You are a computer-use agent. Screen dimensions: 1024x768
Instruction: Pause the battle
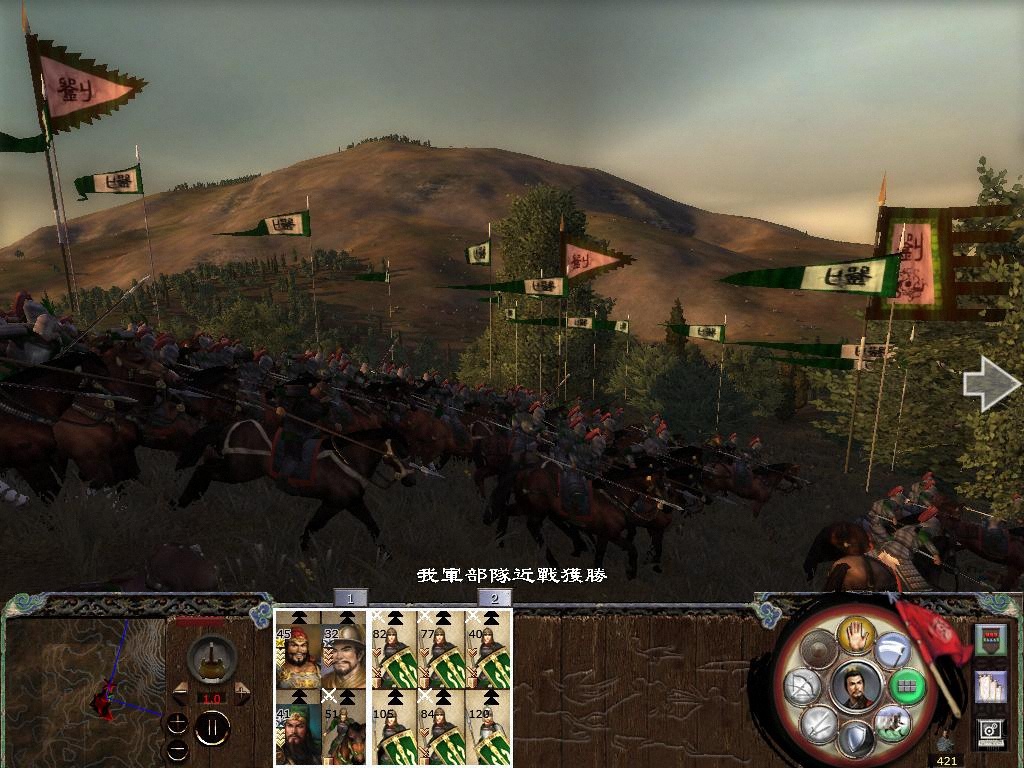tap(212, 728)
